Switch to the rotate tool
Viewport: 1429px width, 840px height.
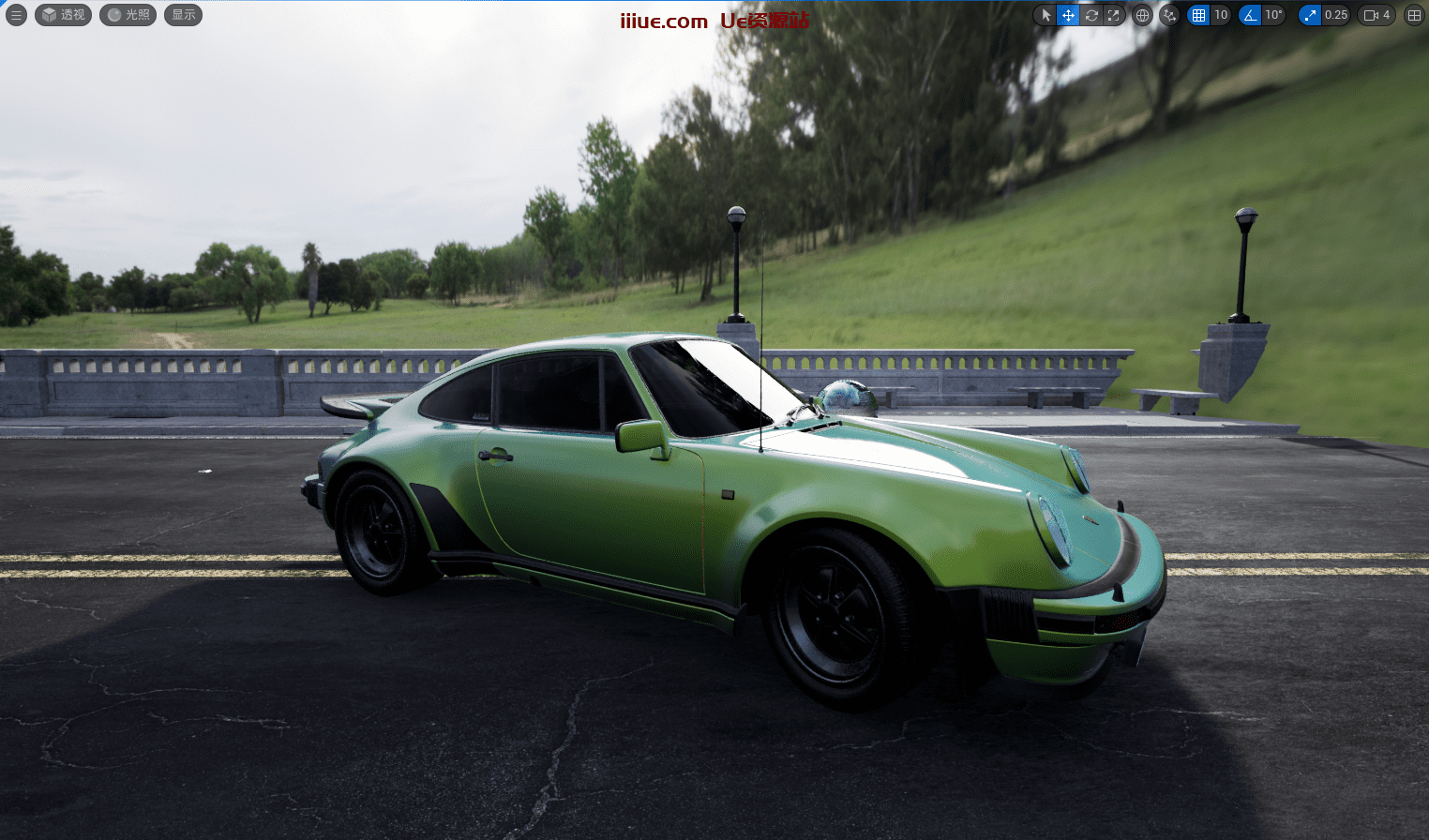pyautogui.click(x=1091, y=15)
